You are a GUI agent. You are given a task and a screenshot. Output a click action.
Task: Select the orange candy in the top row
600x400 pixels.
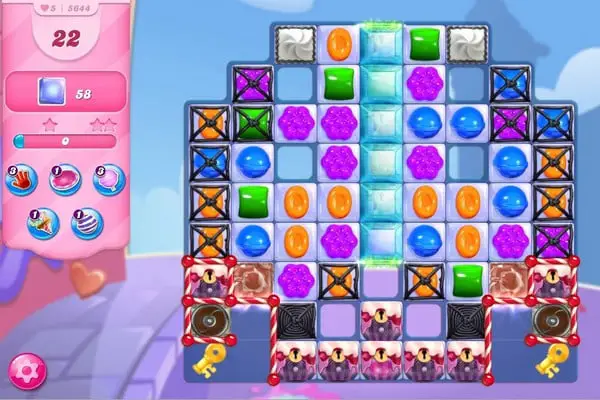point(338,43)
